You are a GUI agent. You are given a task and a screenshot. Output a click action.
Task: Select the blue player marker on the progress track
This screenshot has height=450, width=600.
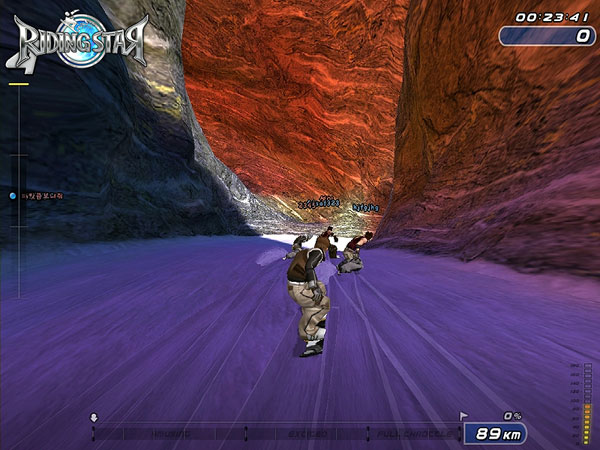pos(12,196)
